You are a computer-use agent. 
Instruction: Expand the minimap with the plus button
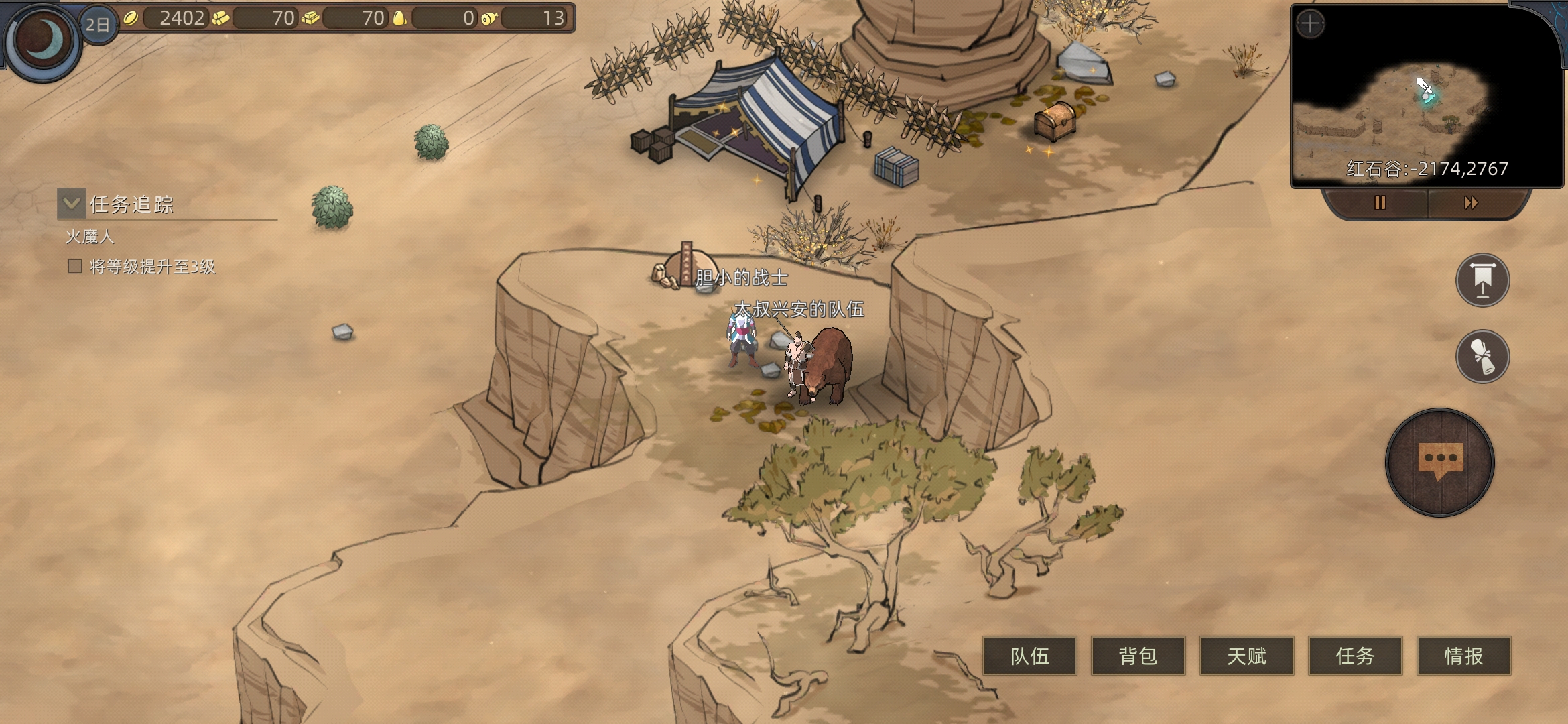coord(1310,25)
